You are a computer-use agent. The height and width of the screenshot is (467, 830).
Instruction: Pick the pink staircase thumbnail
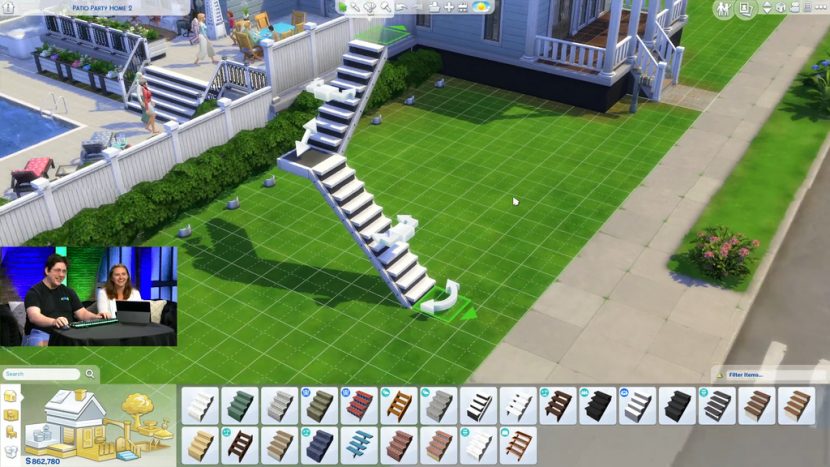click(439, 445)
